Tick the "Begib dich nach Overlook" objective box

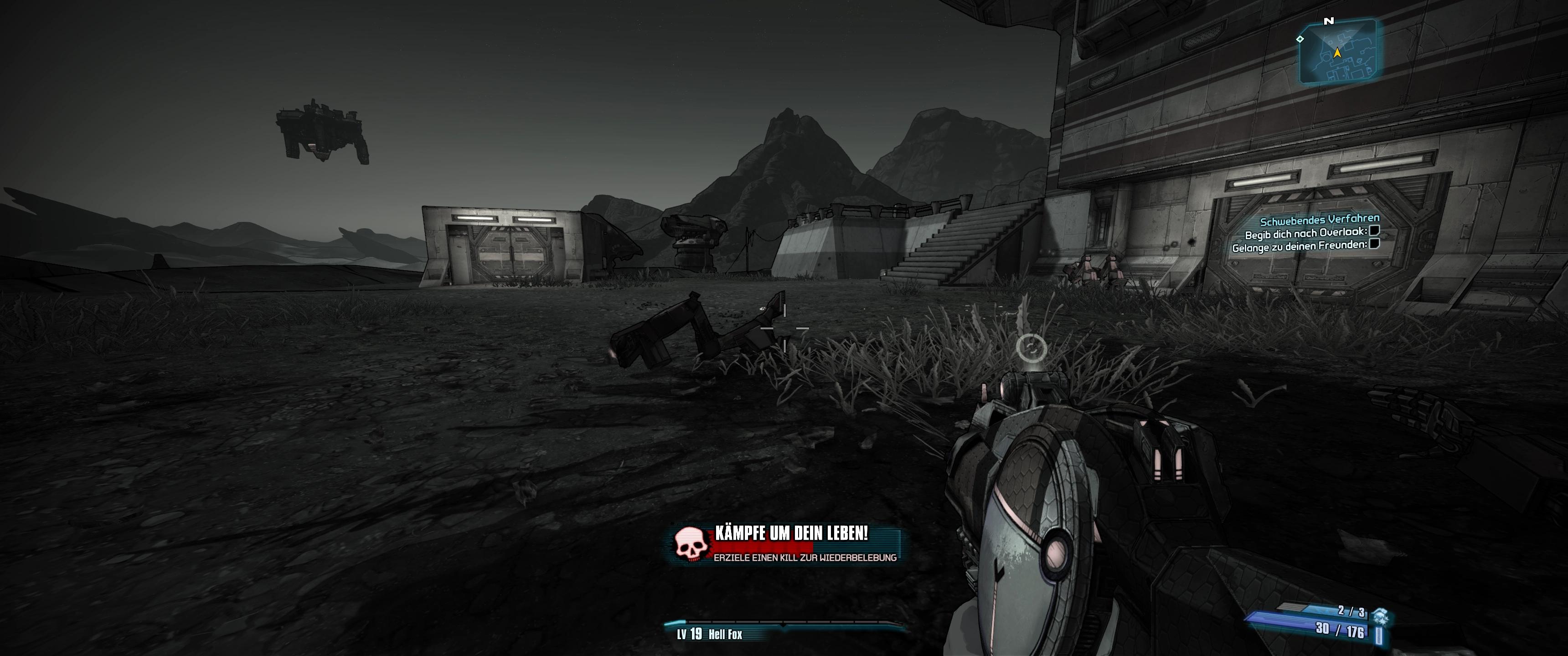pos(1374,231)
